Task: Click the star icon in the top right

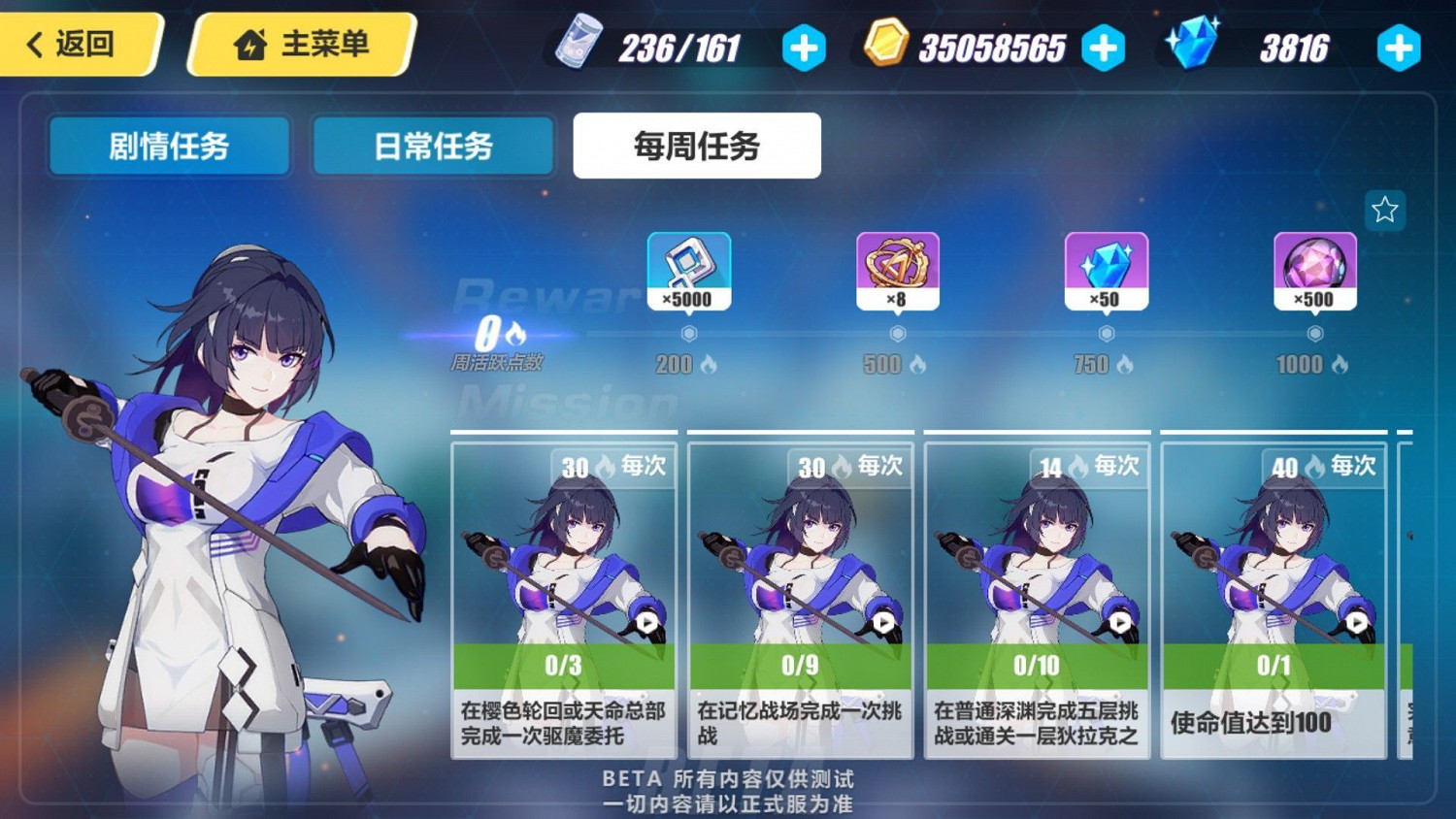Action: 1384,210
